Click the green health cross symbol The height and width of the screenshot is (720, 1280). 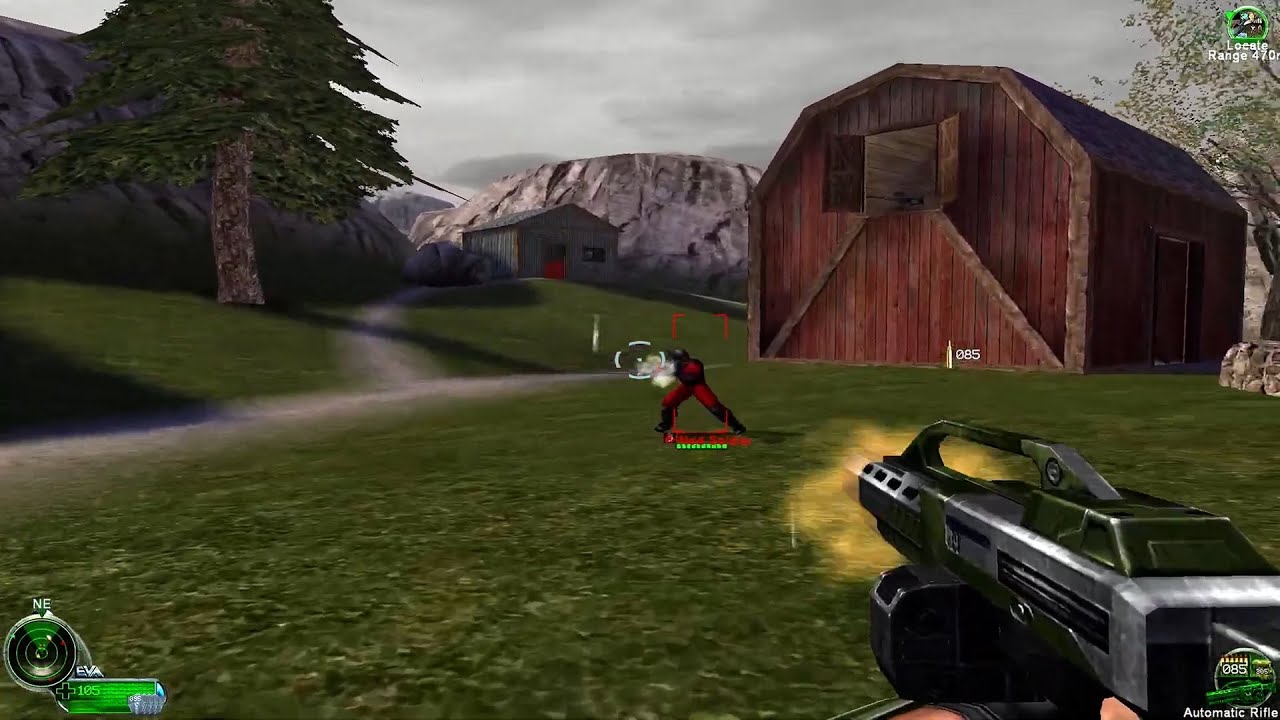[x=68, y=689]
